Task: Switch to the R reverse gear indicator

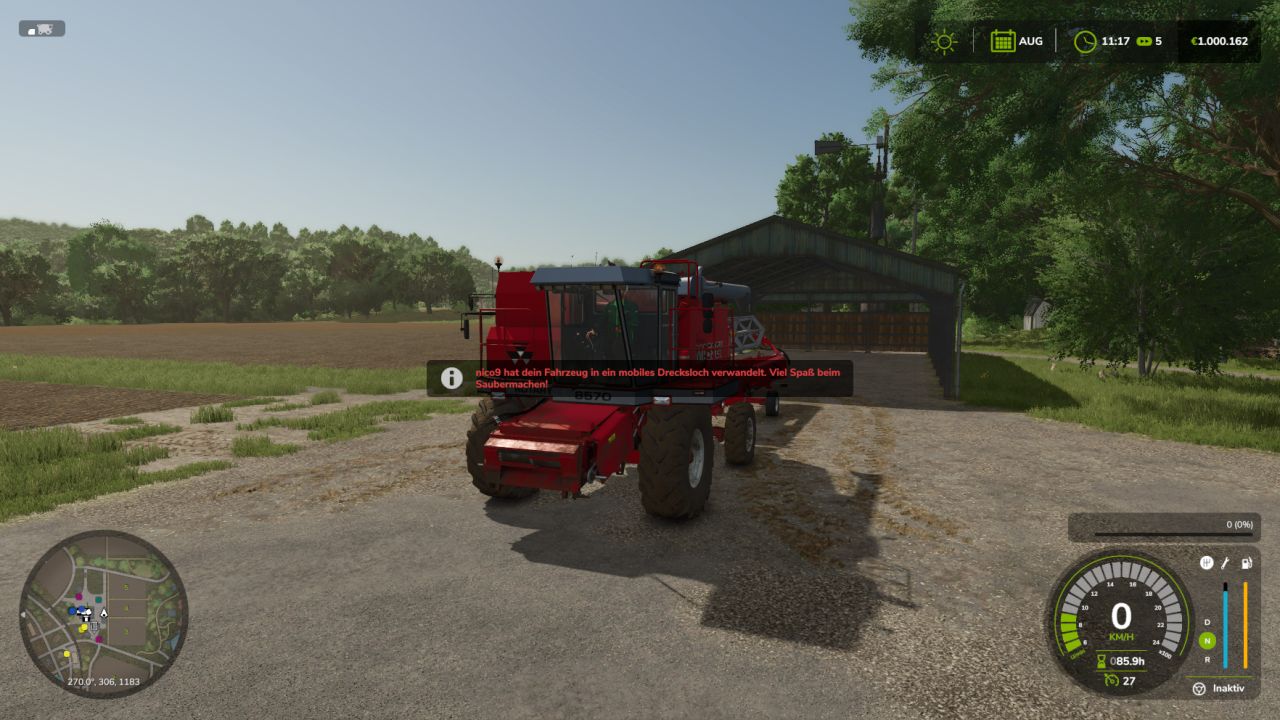Action: tap(1206, 660)
